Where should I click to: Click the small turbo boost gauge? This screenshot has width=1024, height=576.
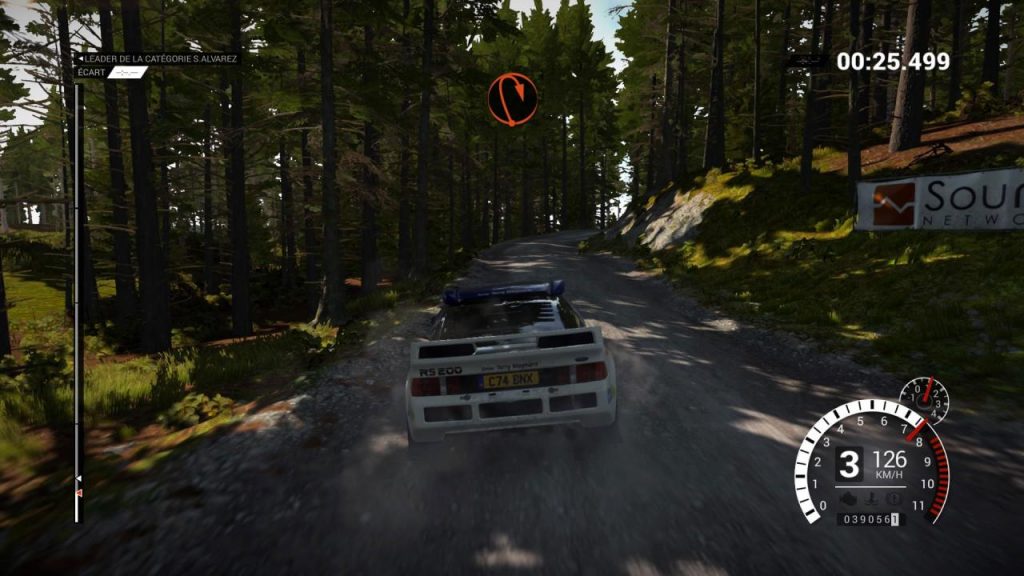tap(924, 398)
